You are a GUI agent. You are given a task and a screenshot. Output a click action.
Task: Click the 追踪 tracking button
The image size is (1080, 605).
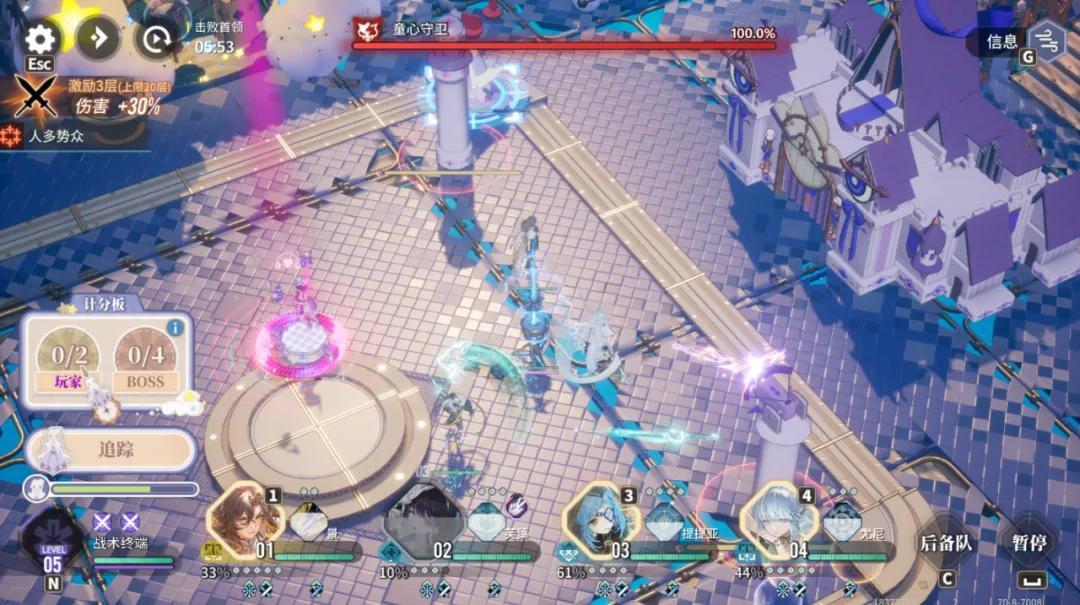coord(111,449)
